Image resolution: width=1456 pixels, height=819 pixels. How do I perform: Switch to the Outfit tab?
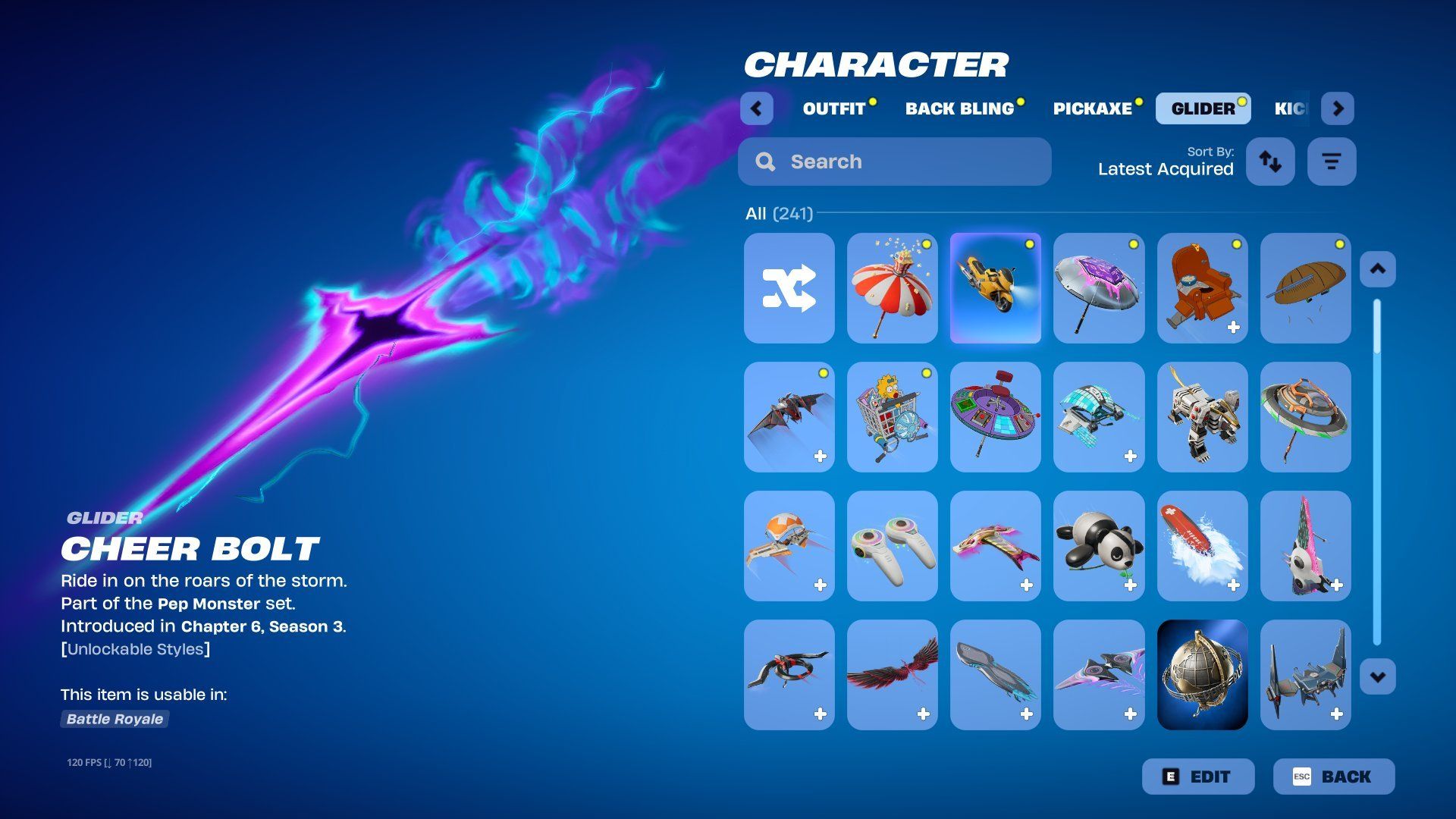click(x=834, y=108)
